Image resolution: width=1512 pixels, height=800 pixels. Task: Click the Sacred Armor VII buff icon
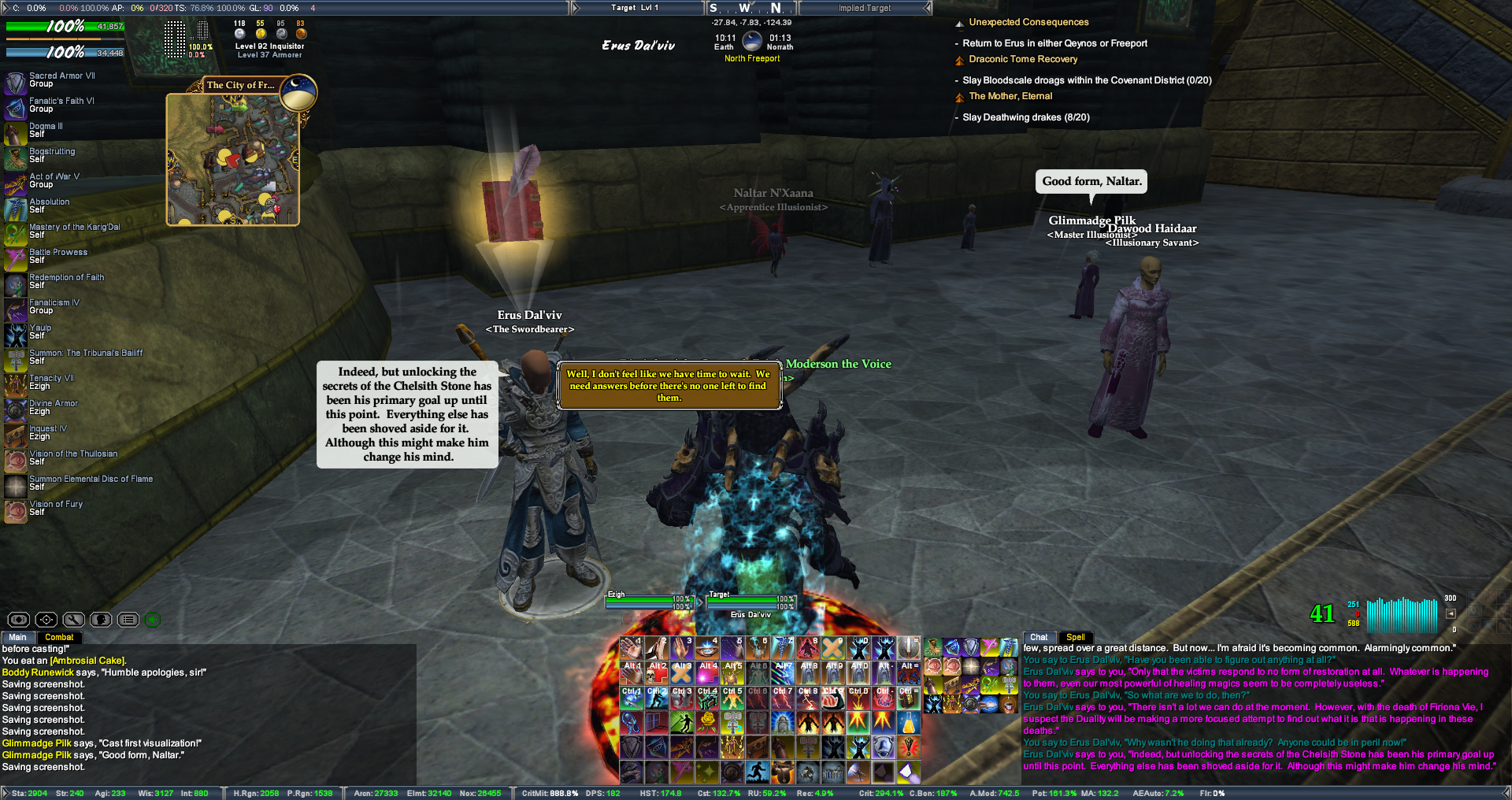coord(16,82)
